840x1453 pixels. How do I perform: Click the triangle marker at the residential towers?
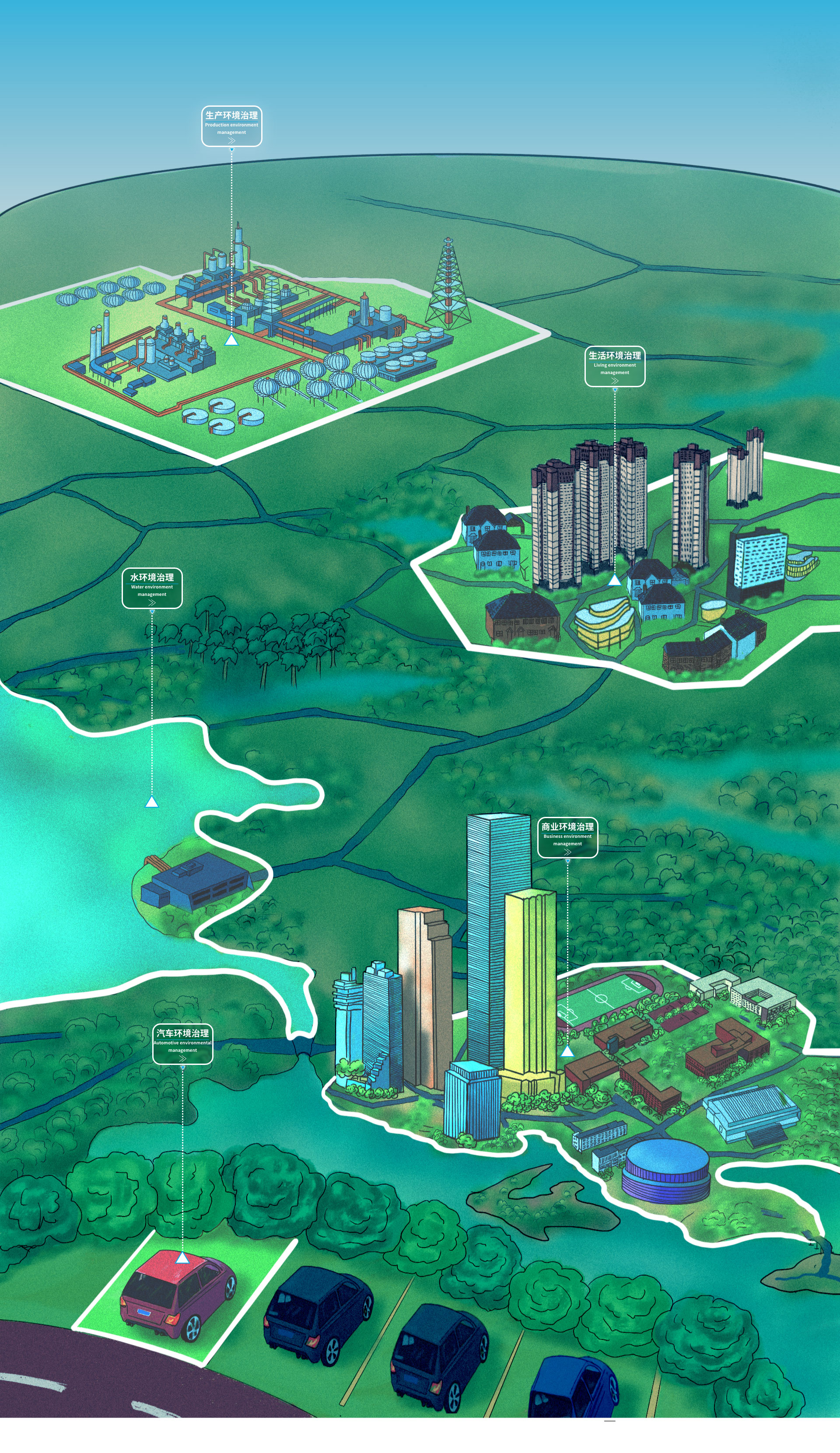pos(615,580)
